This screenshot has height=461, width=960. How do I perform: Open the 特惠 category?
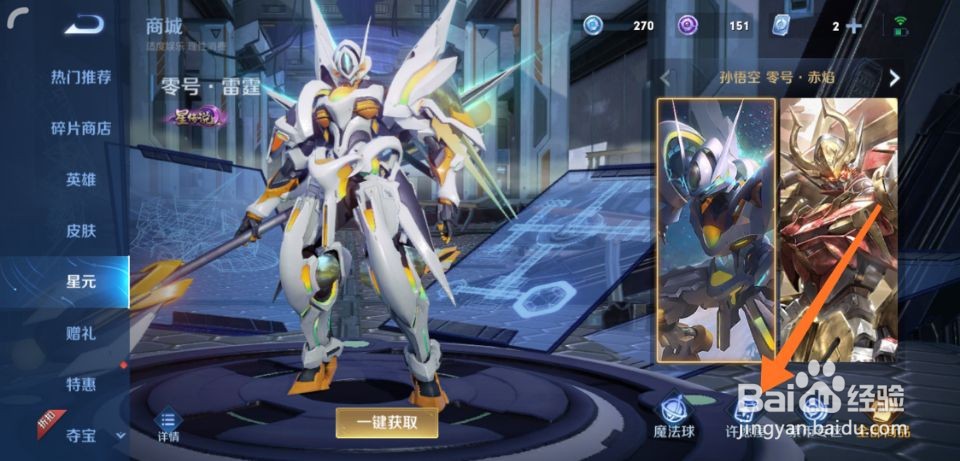coord(81,384)
